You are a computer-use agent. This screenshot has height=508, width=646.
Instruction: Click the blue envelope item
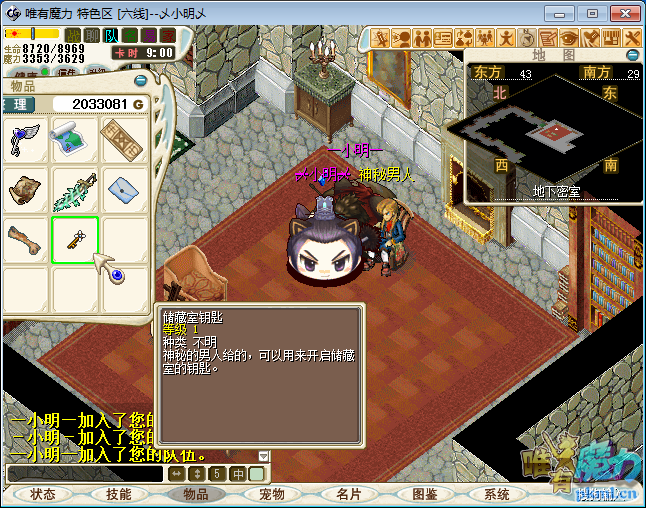coord(125,189)
